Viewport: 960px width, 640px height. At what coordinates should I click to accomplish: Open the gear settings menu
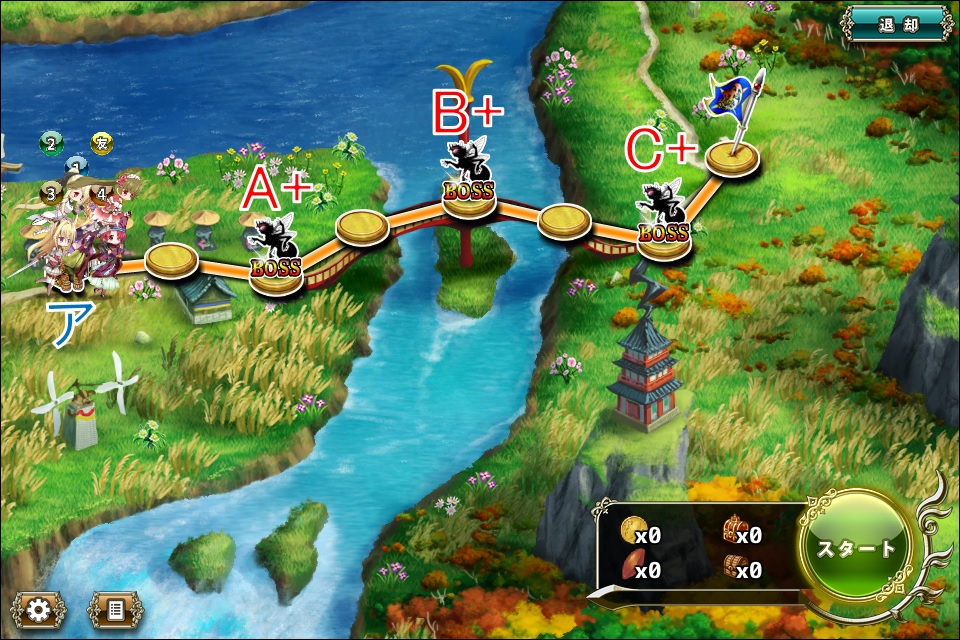39,609
